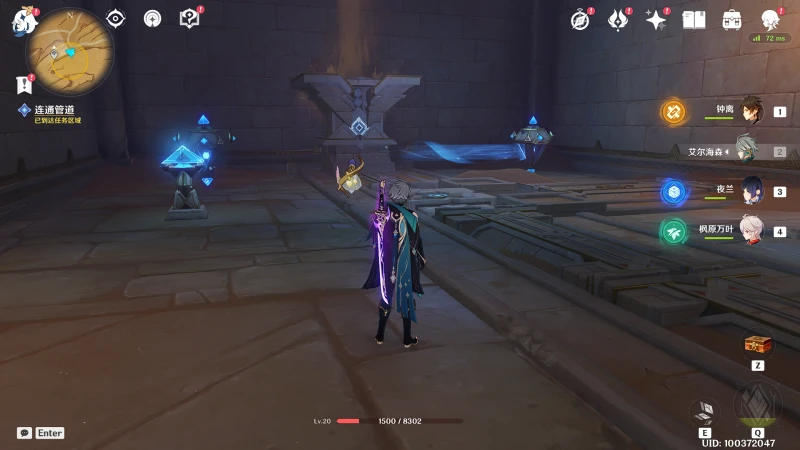
Task: Use the treasure chest gadget
Action: point(758,345)
